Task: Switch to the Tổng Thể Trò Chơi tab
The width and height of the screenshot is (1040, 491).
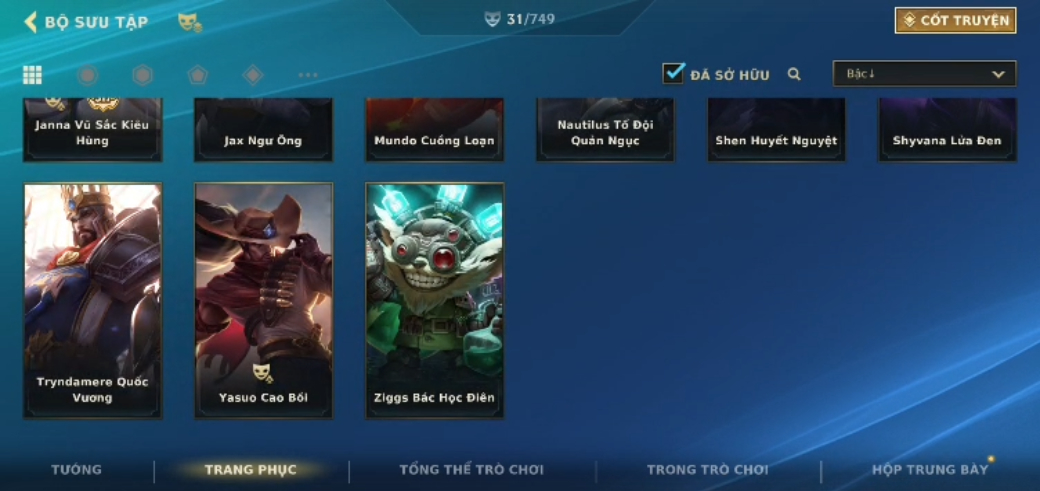Action: pyautogui.click(x=471, y=470)
